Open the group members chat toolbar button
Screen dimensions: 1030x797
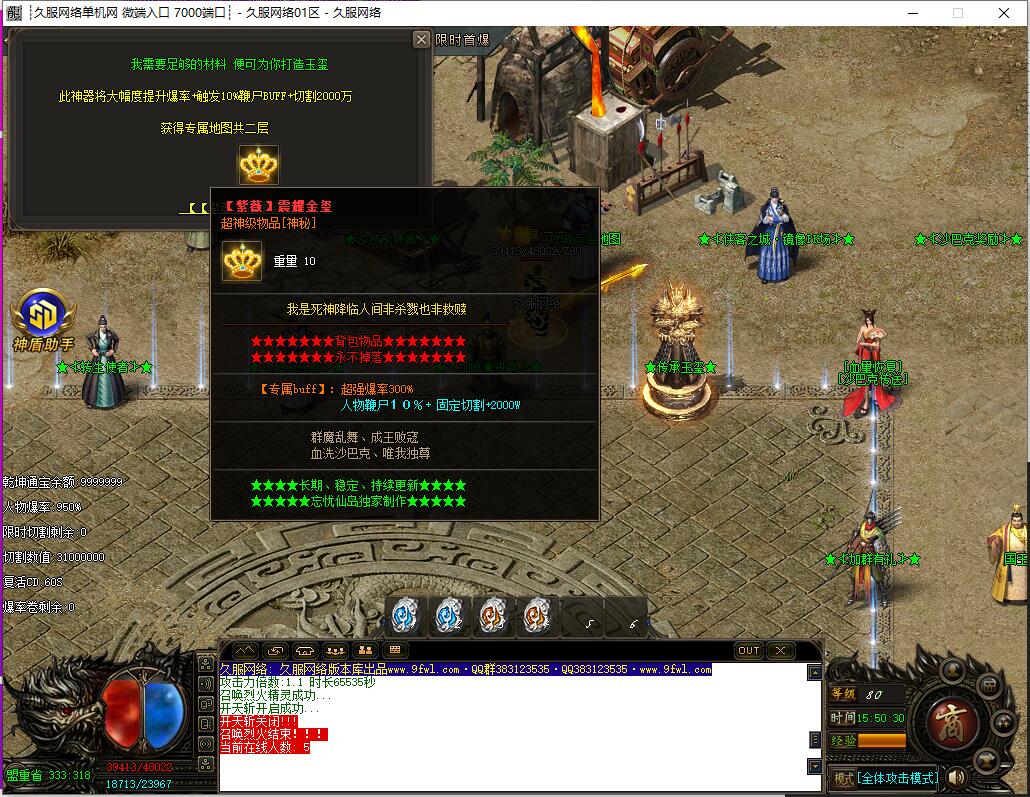(336, 650)
